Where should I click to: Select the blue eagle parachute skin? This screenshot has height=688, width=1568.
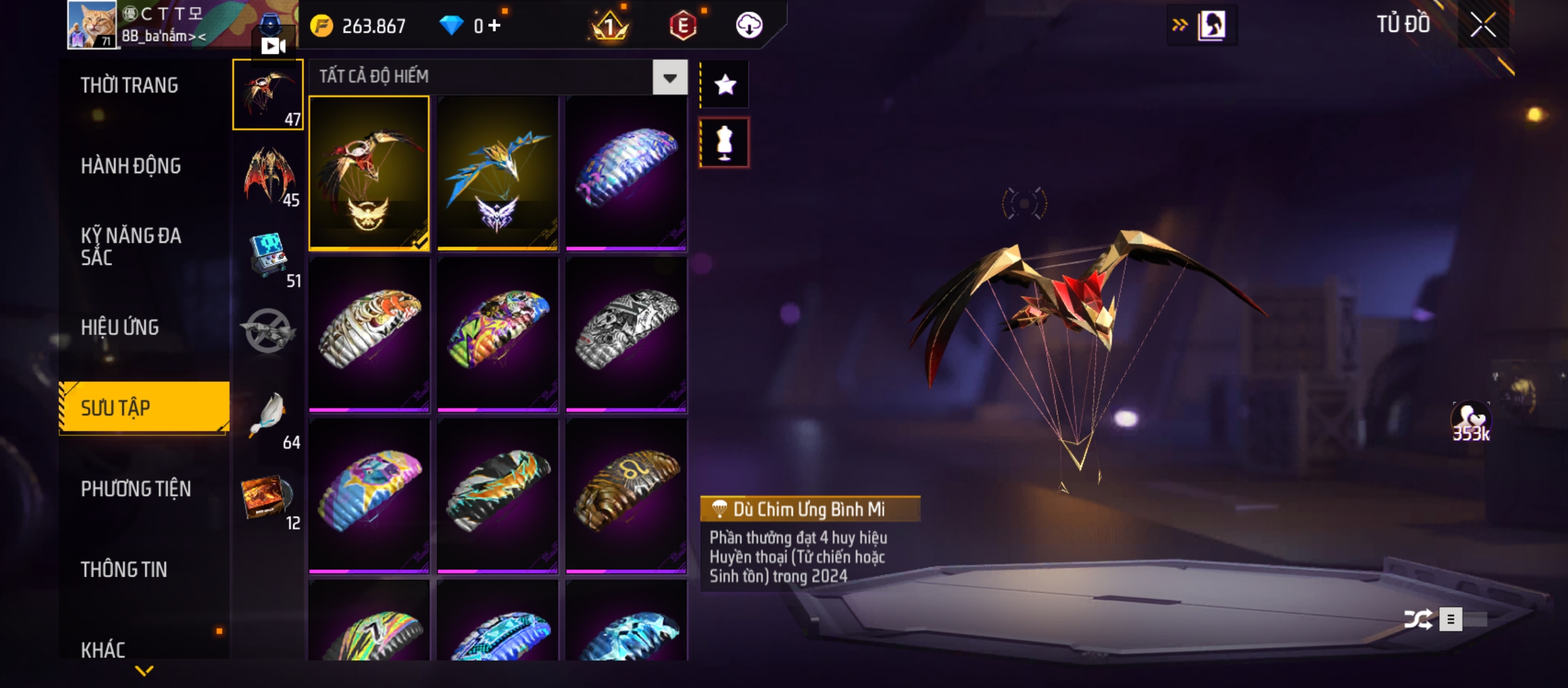pyautogui.click(x=497, y=173)
